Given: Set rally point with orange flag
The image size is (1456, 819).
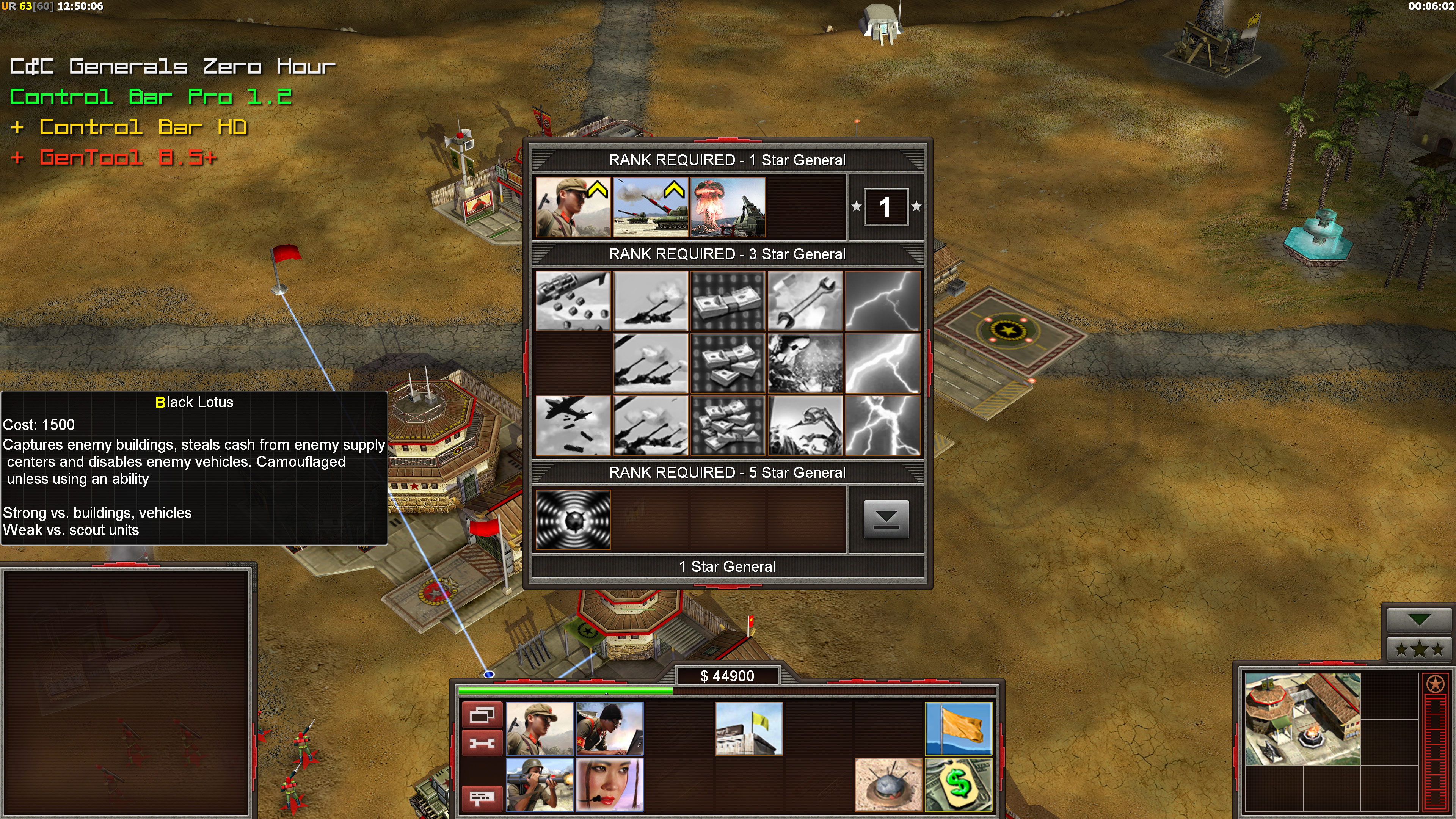Looking at the screenshot, I should [958, 728].
